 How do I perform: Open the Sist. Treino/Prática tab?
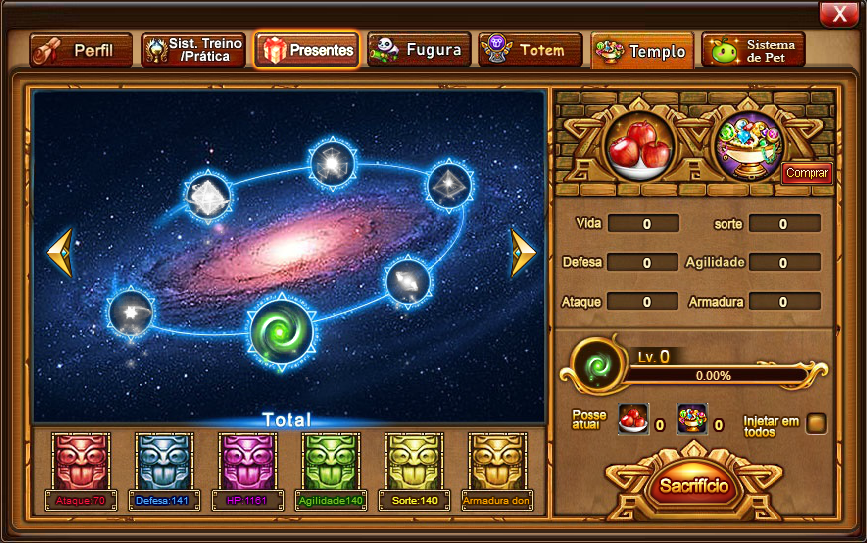(193, 50)
